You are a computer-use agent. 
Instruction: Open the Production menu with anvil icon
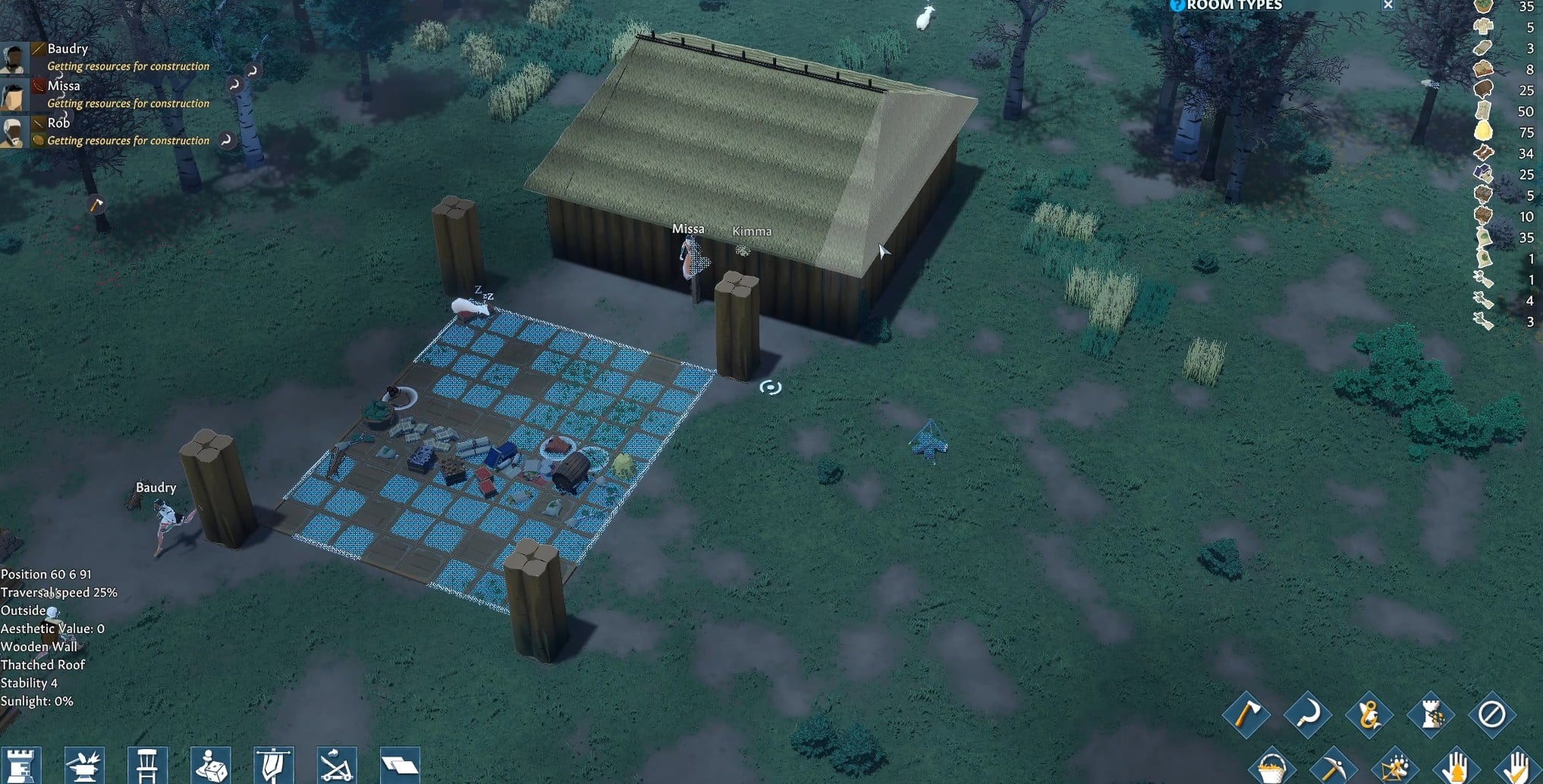tap(85, 765)
